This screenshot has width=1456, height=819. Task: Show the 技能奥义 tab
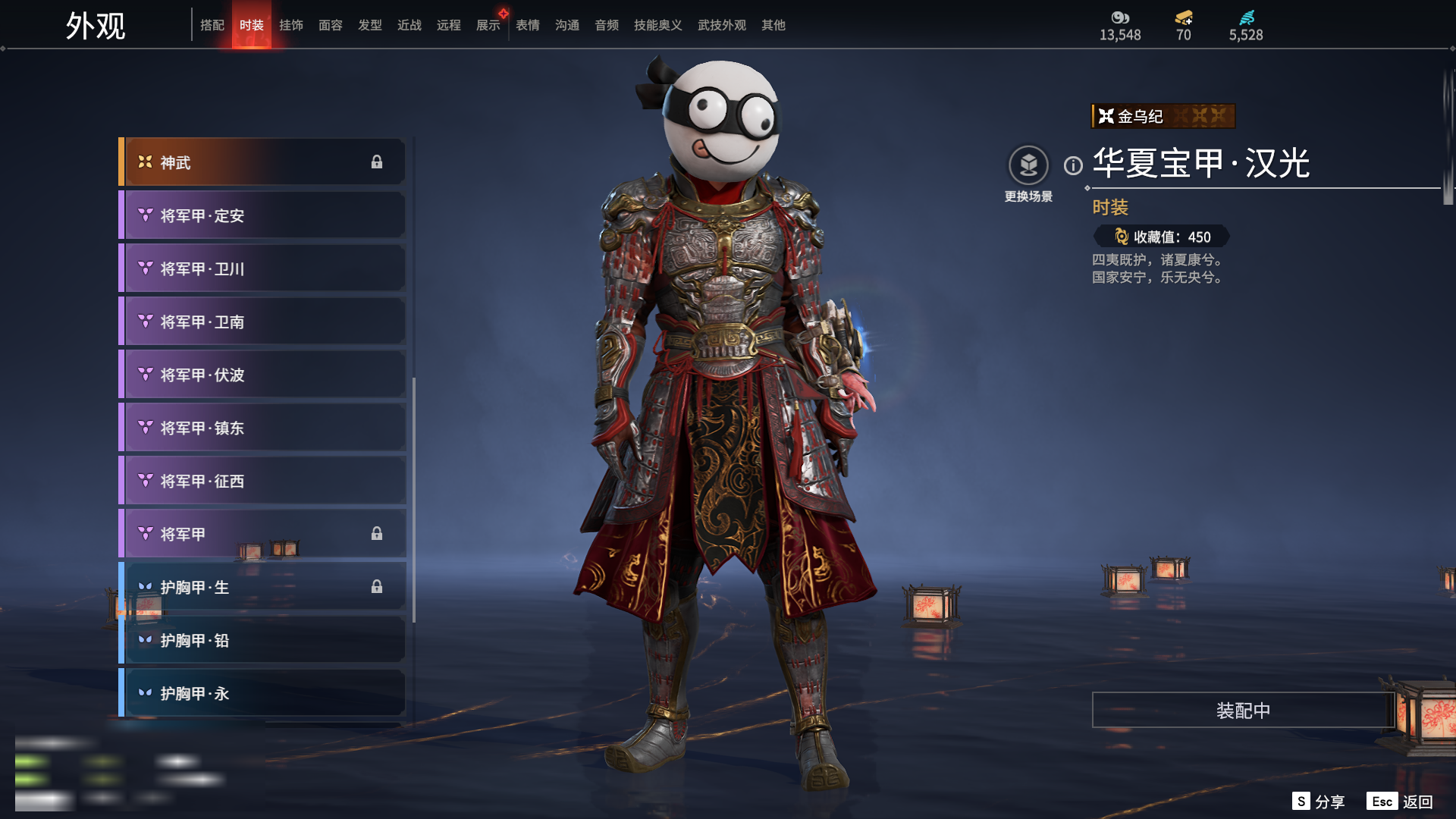(658, 25)
